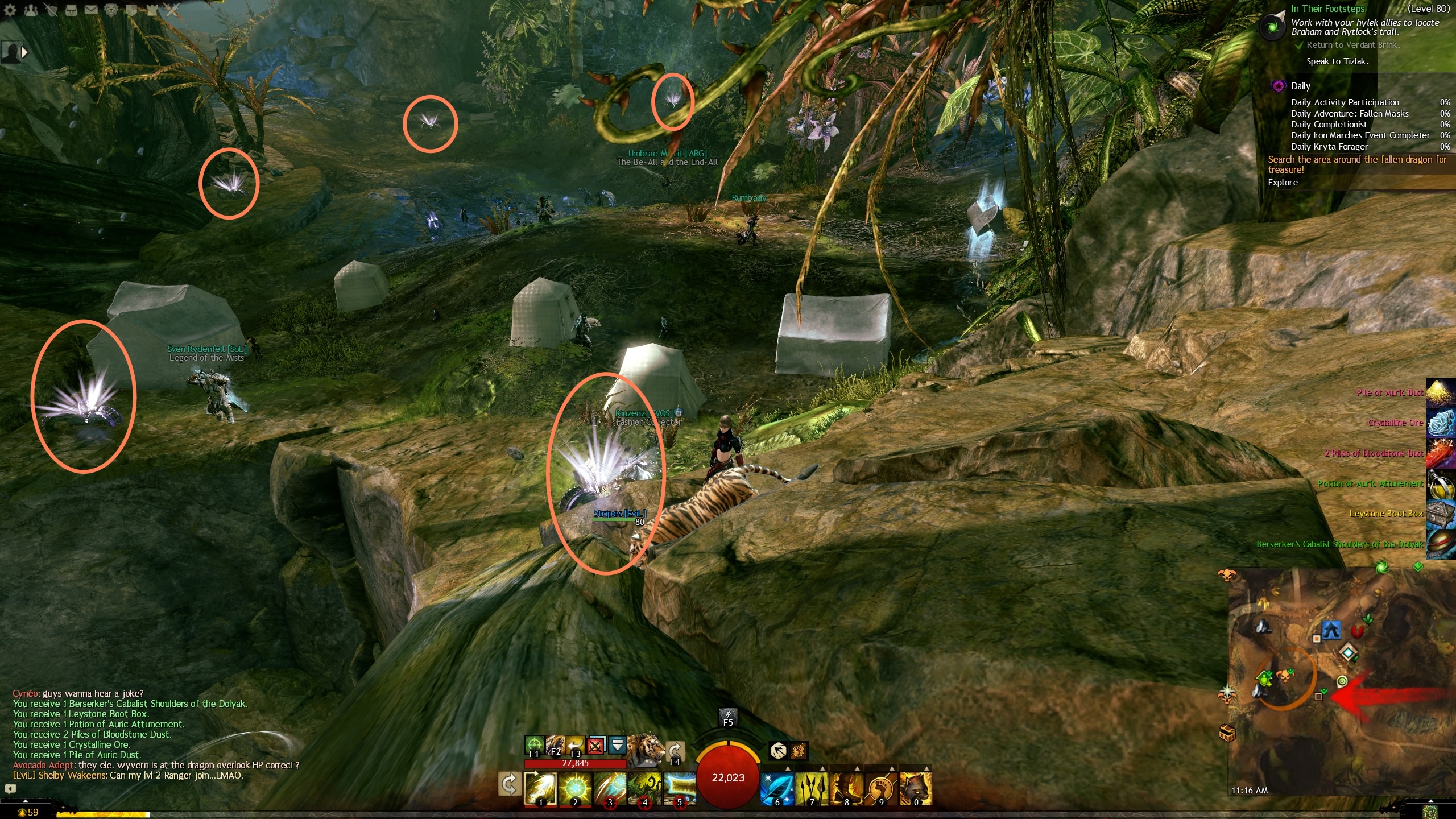Activate the F3 pet return command

tap(575, 744)
